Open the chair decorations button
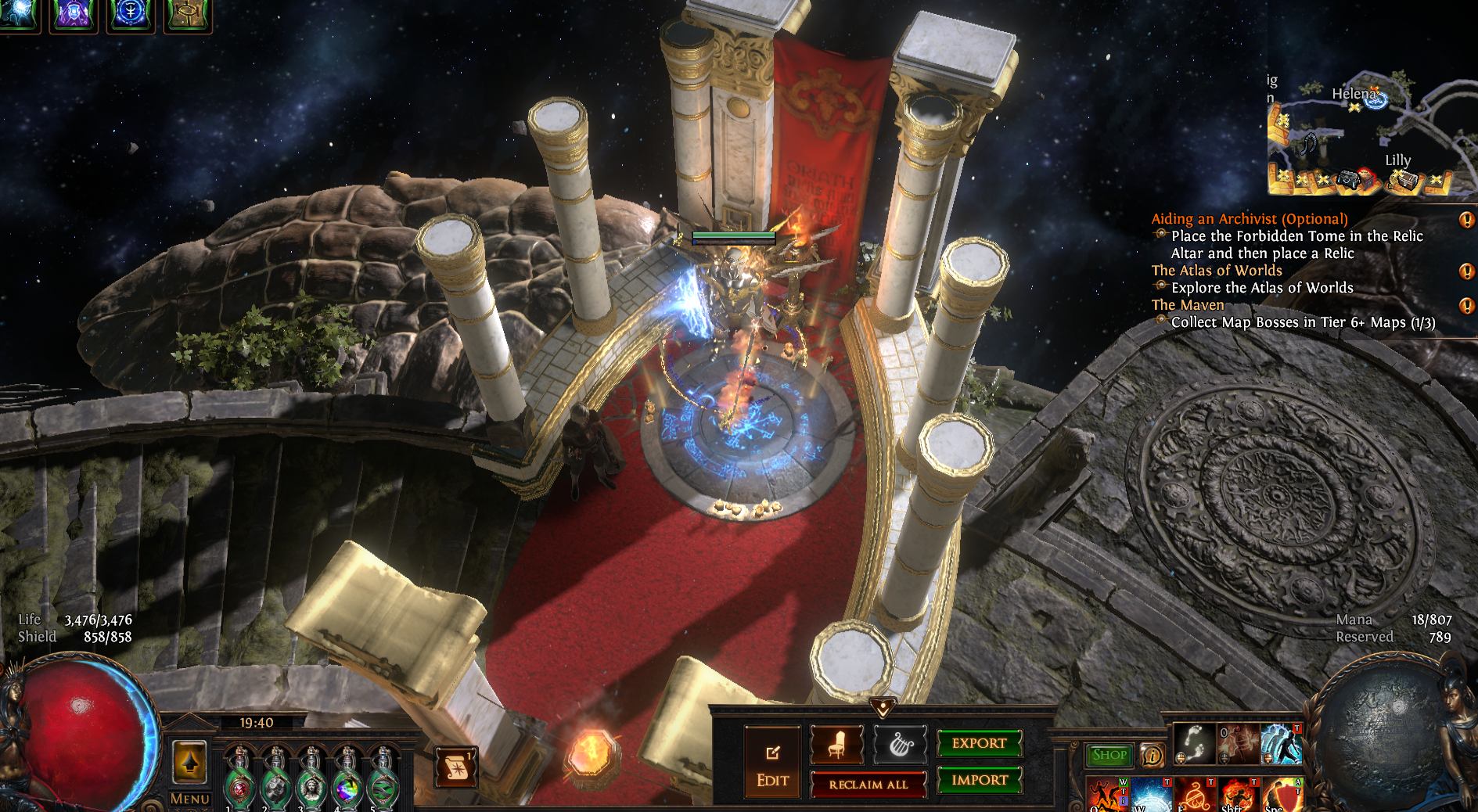This screenshot has height=812, width=1478. (836, 743)
